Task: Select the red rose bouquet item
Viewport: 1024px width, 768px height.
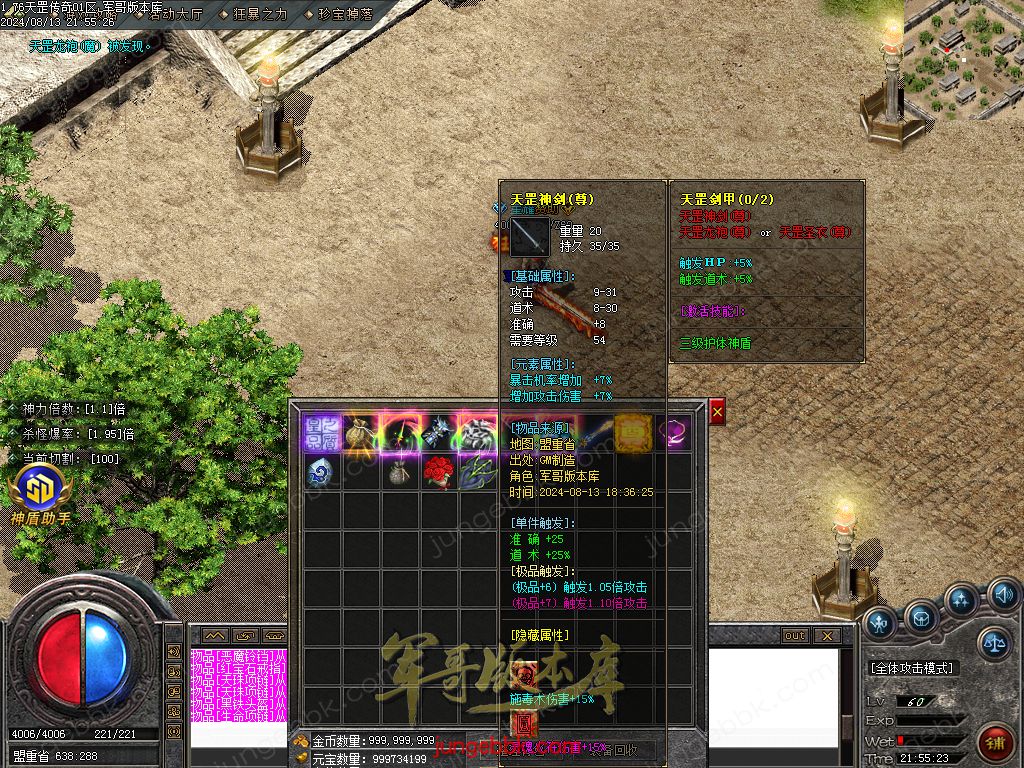Action: (x=437, y=471)
